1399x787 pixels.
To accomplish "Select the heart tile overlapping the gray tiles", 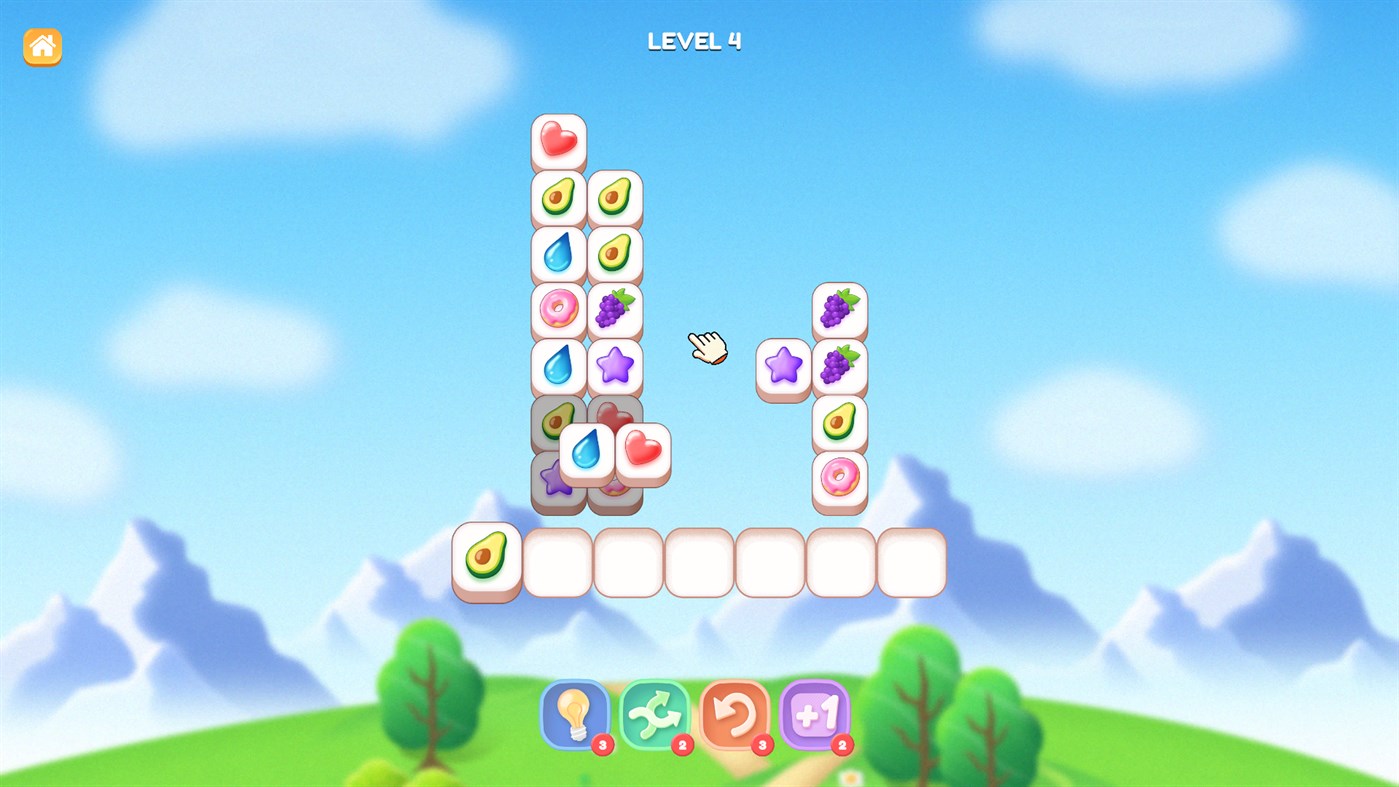I will click(643, 455).
